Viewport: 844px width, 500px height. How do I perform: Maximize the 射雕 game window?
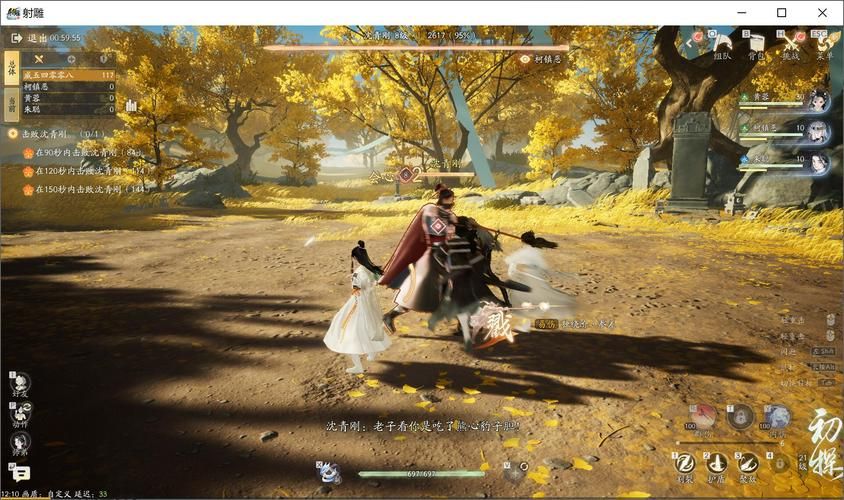[x=781, y=12]
